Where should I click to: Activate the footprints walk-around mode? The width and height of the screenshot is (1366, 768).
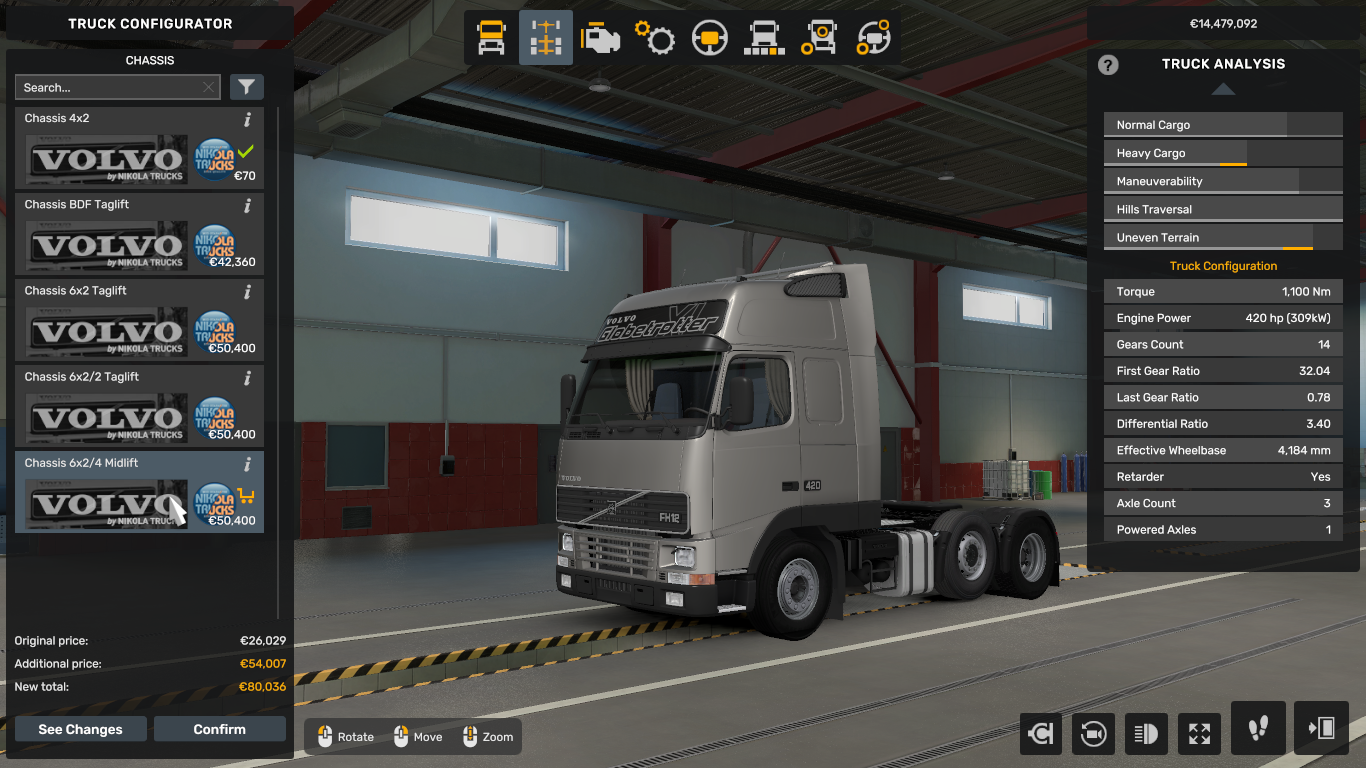[x=1258, y=728]
